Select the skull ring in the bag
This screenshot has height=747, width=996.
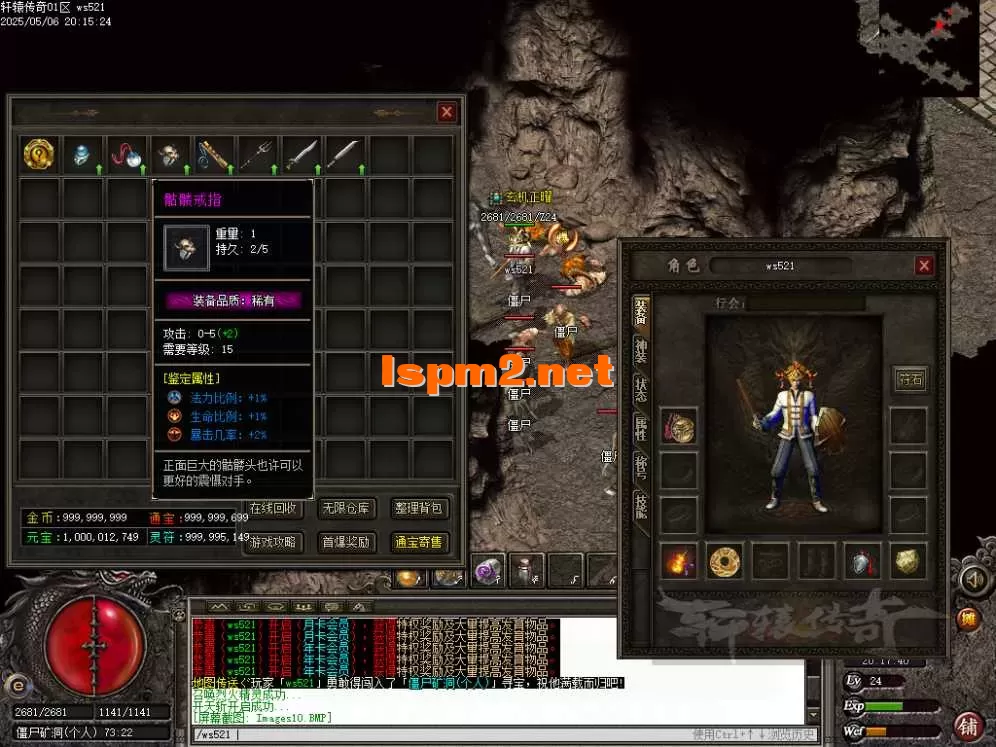click(x=169, y=155)
